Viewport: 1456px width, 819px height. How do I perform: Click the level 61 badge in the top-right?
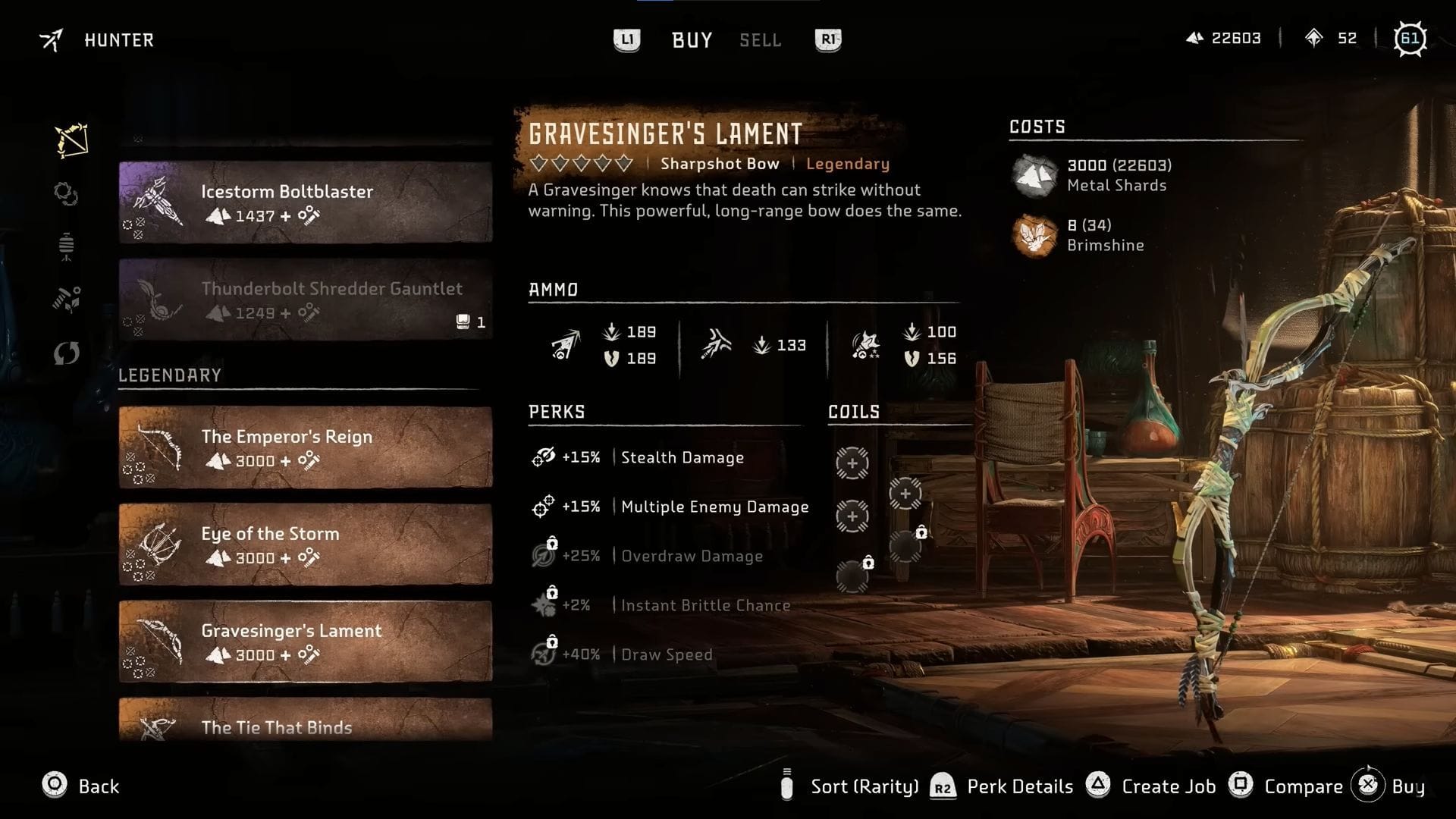[x=1412, y=38]
